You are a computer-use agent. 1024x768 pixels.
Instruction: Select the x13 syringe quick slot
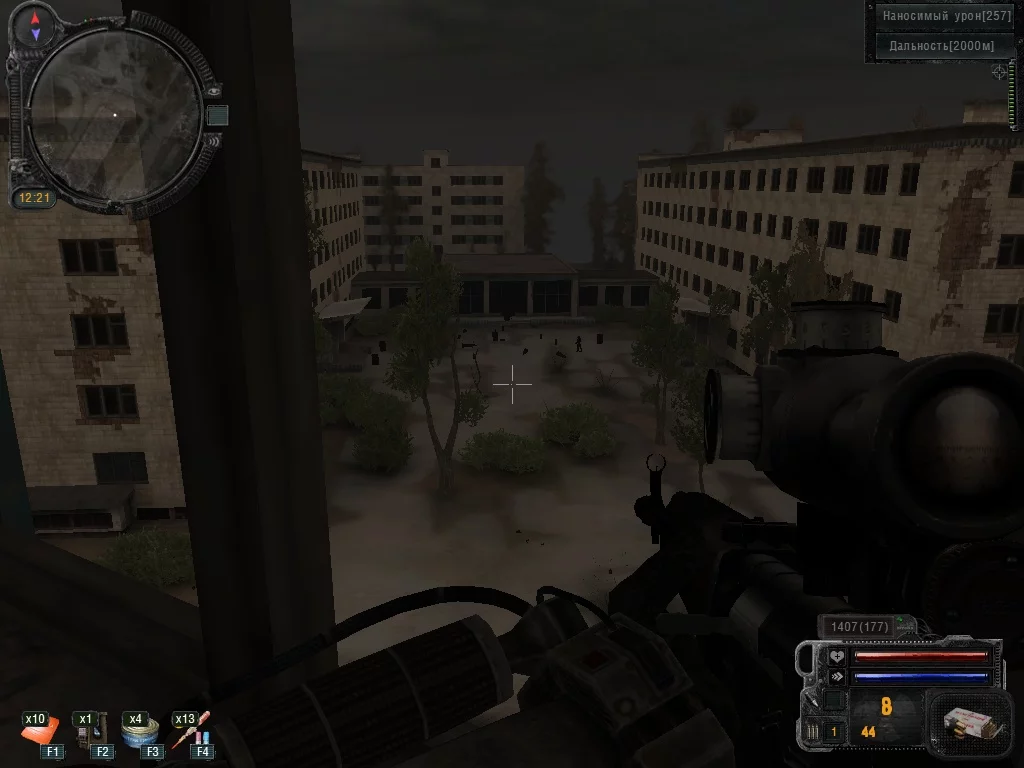coord(190,730)
